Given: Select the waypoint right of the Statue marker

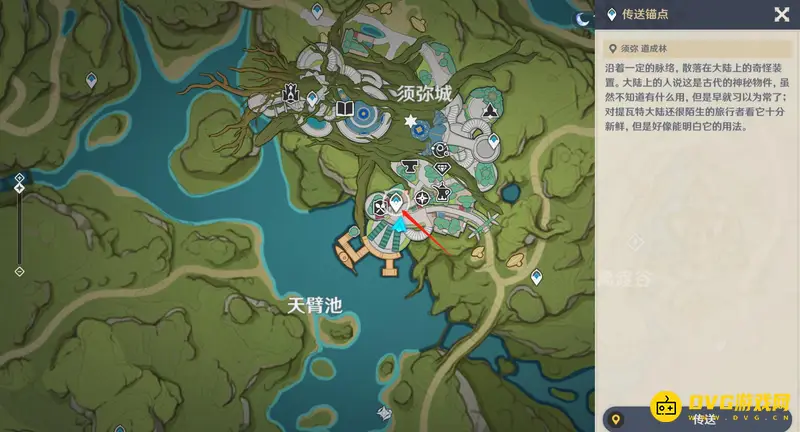Looking at the screenshot, I should (x=313, y=98).
